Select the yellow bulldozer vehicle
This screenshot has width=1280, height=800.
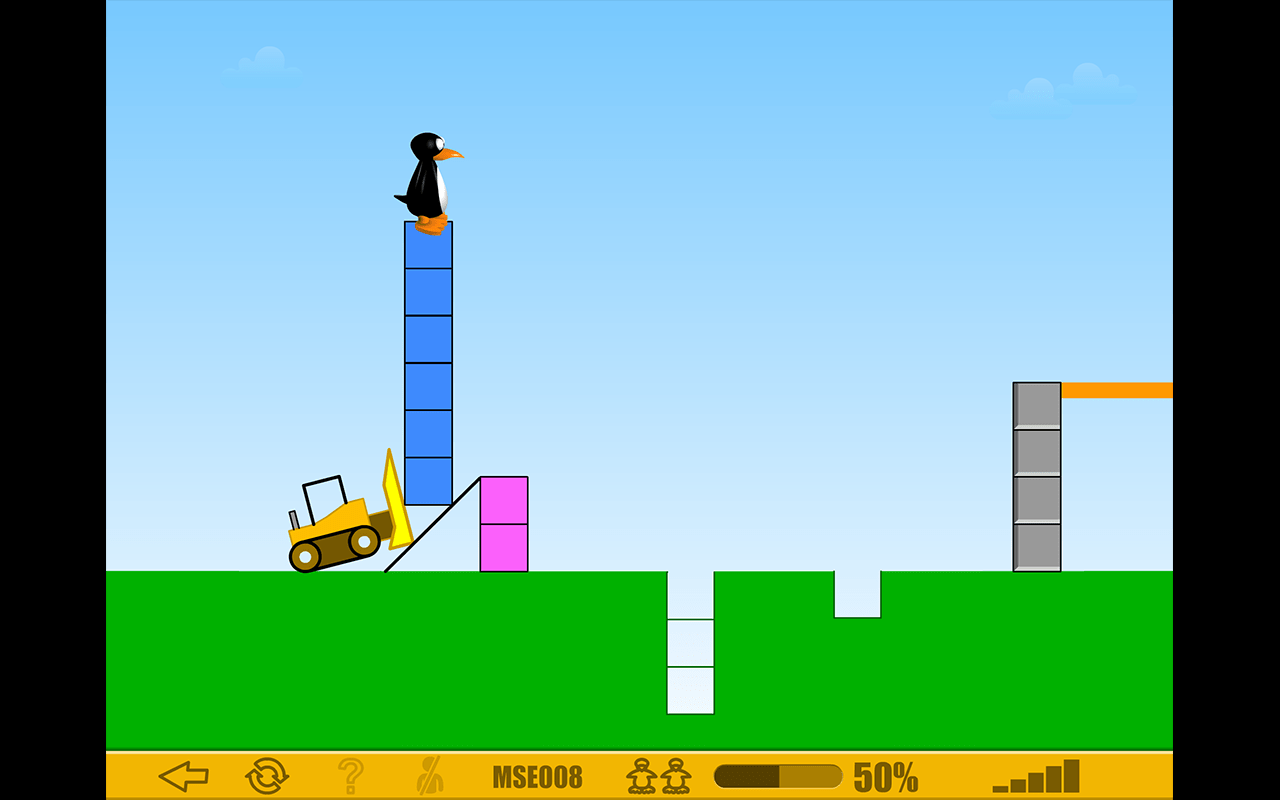tap(335, 530)
